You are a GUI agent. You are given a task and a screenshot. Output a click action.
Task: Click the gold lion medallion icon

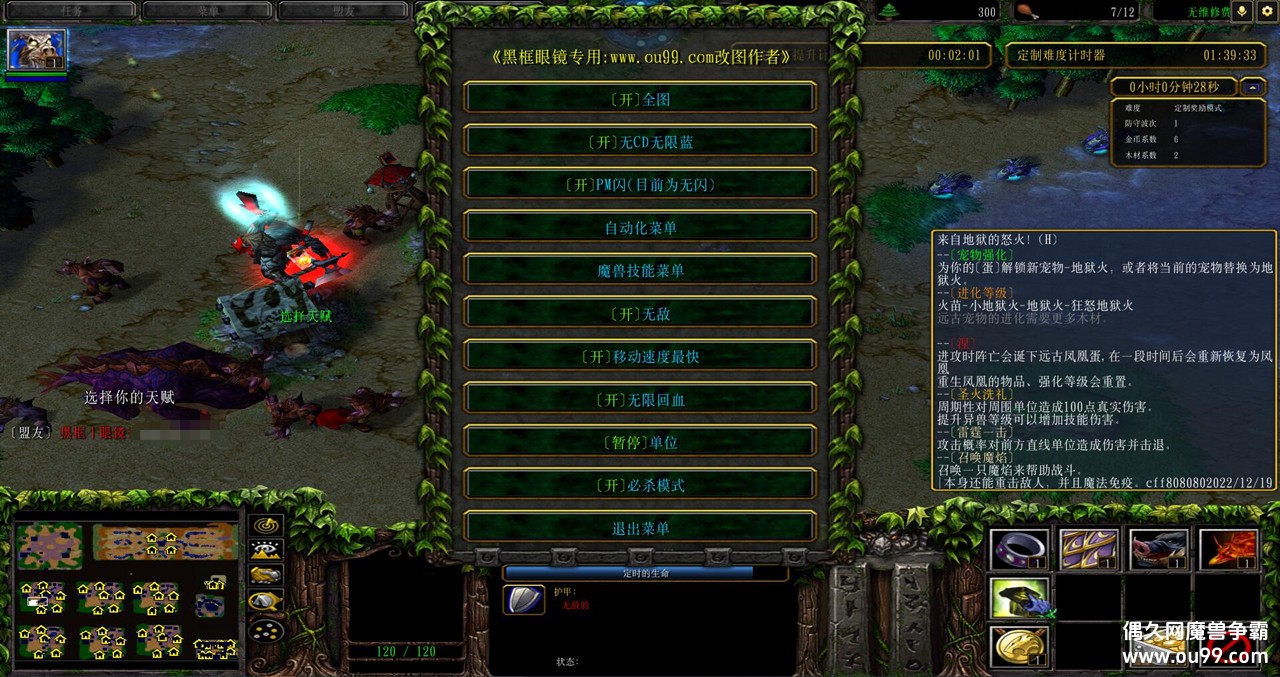click(1020, 646)
